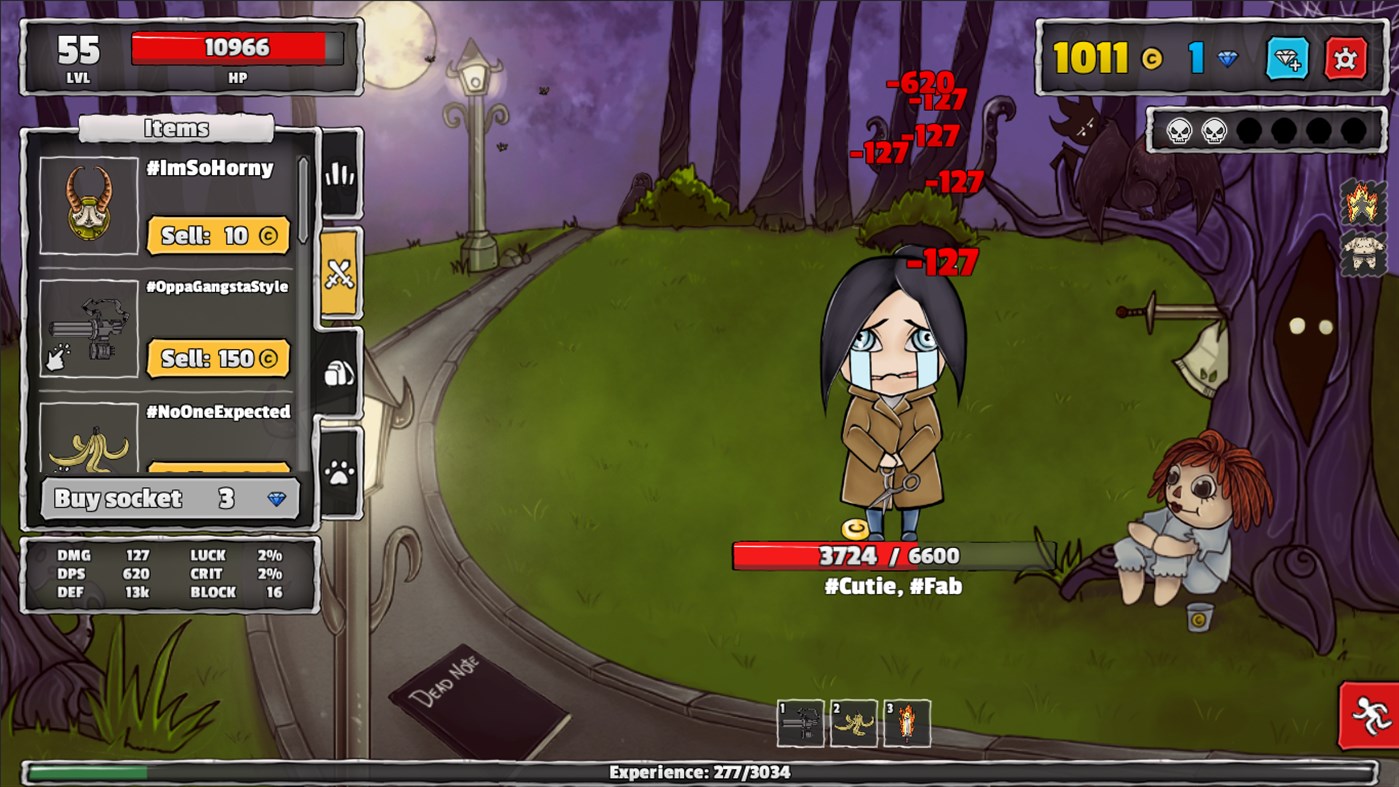Click the buy-diamonds gem-plus icon
The width and height of the screenshot is (1399, 787).
click(1290, 59)
